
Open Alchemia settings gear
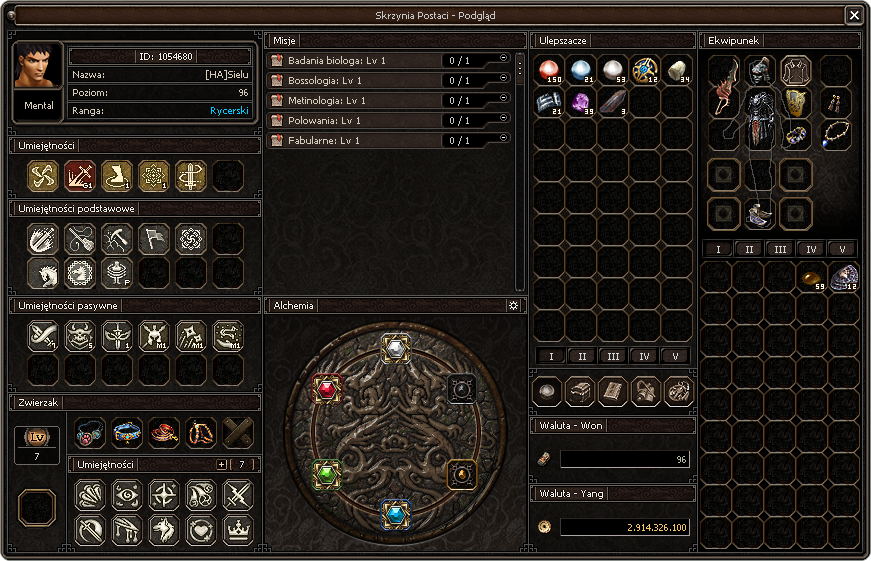pyautogui.click(x=513, y=305)
